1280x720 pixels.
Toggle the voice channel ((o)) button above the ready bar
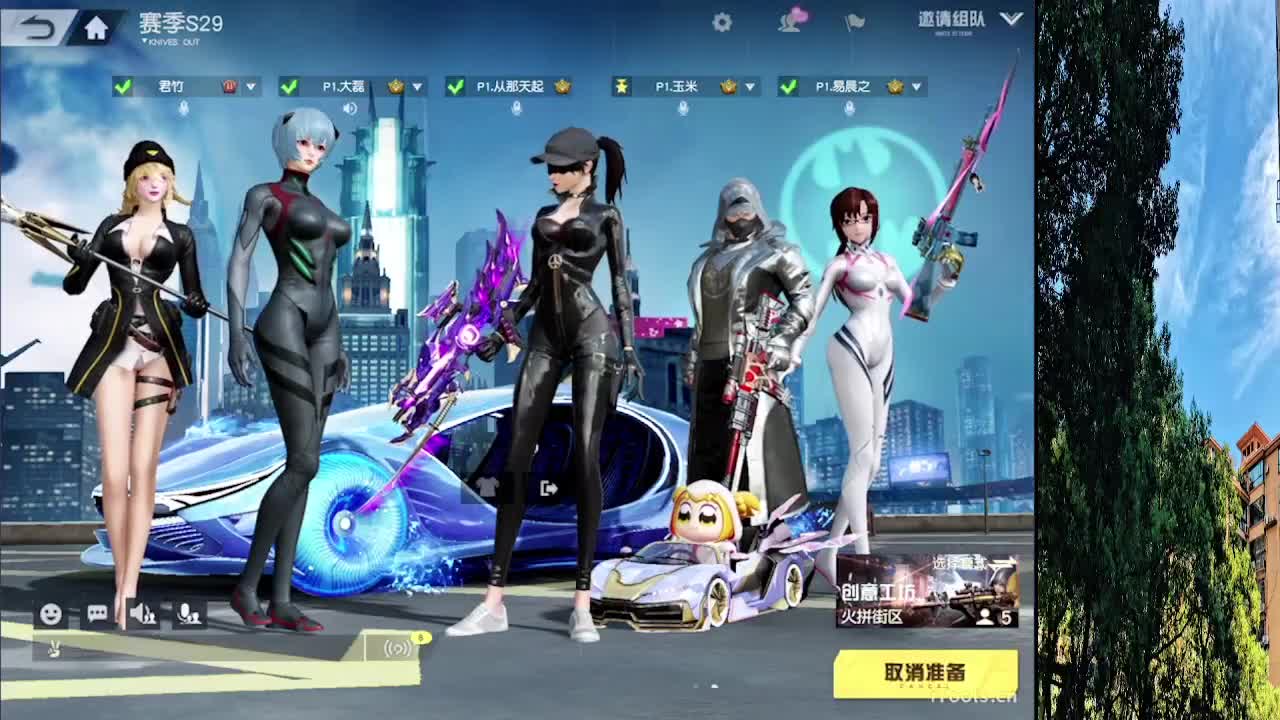pyautogui.click(x=396, y=648)
